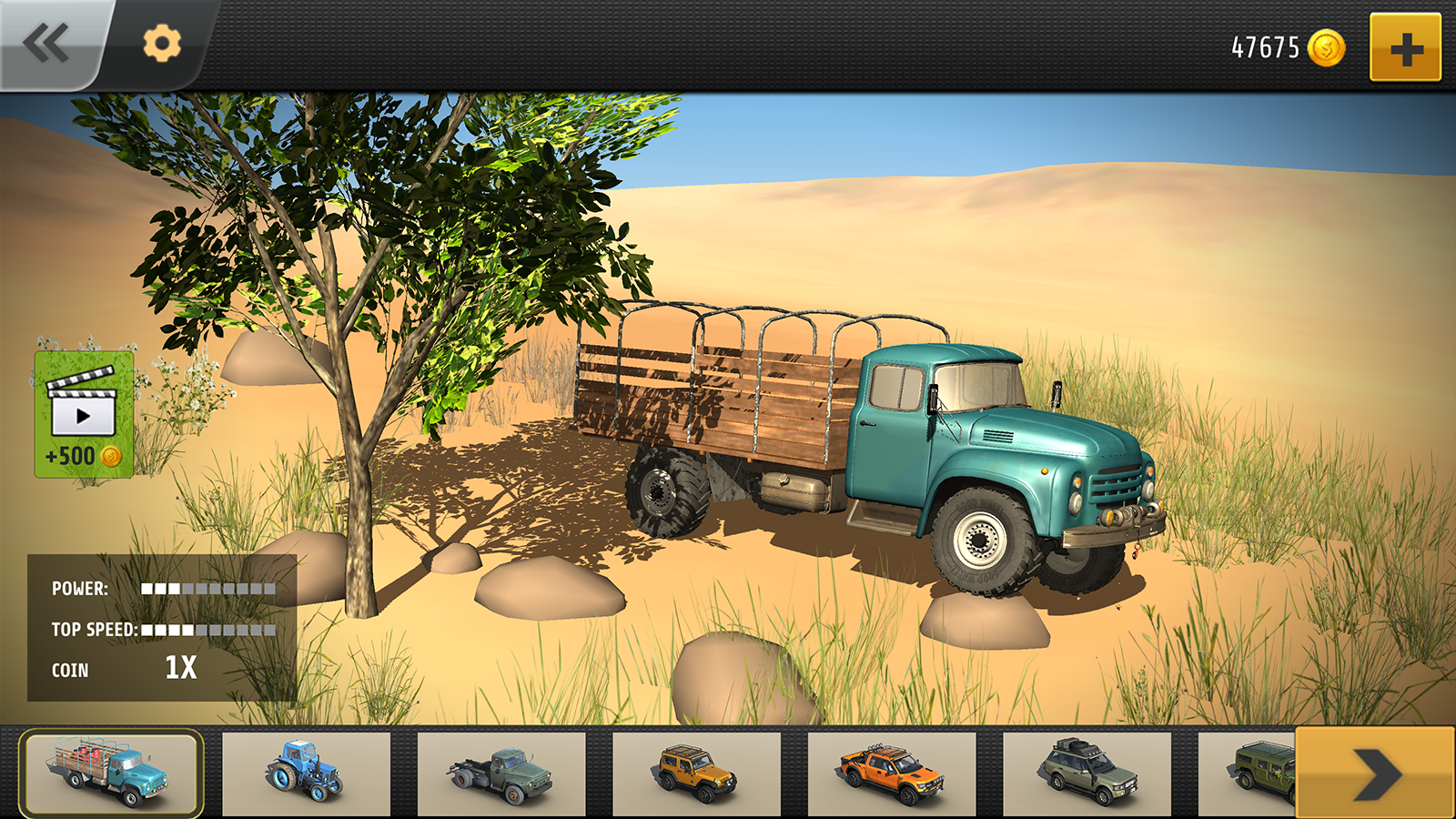The width and height of the screenshot is (1456, 819).
Task: Click the POWER stat bar
Action: coord(209,590)
